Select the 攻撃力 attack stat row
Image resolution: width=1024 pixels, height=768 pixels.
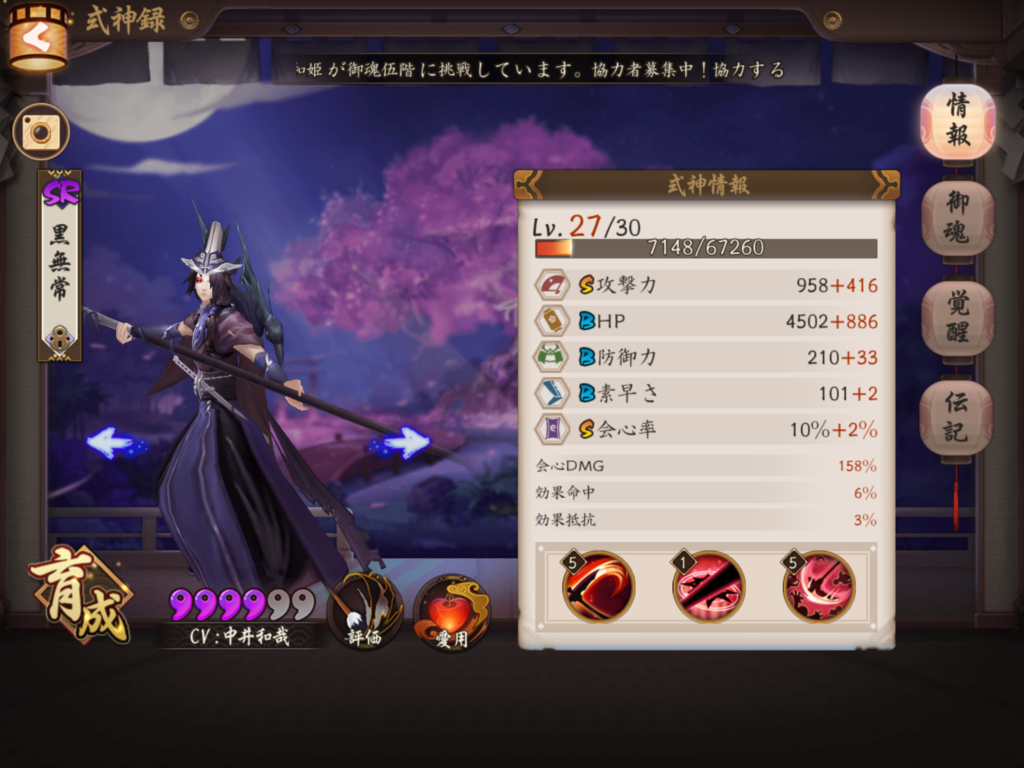coord(706,285)
